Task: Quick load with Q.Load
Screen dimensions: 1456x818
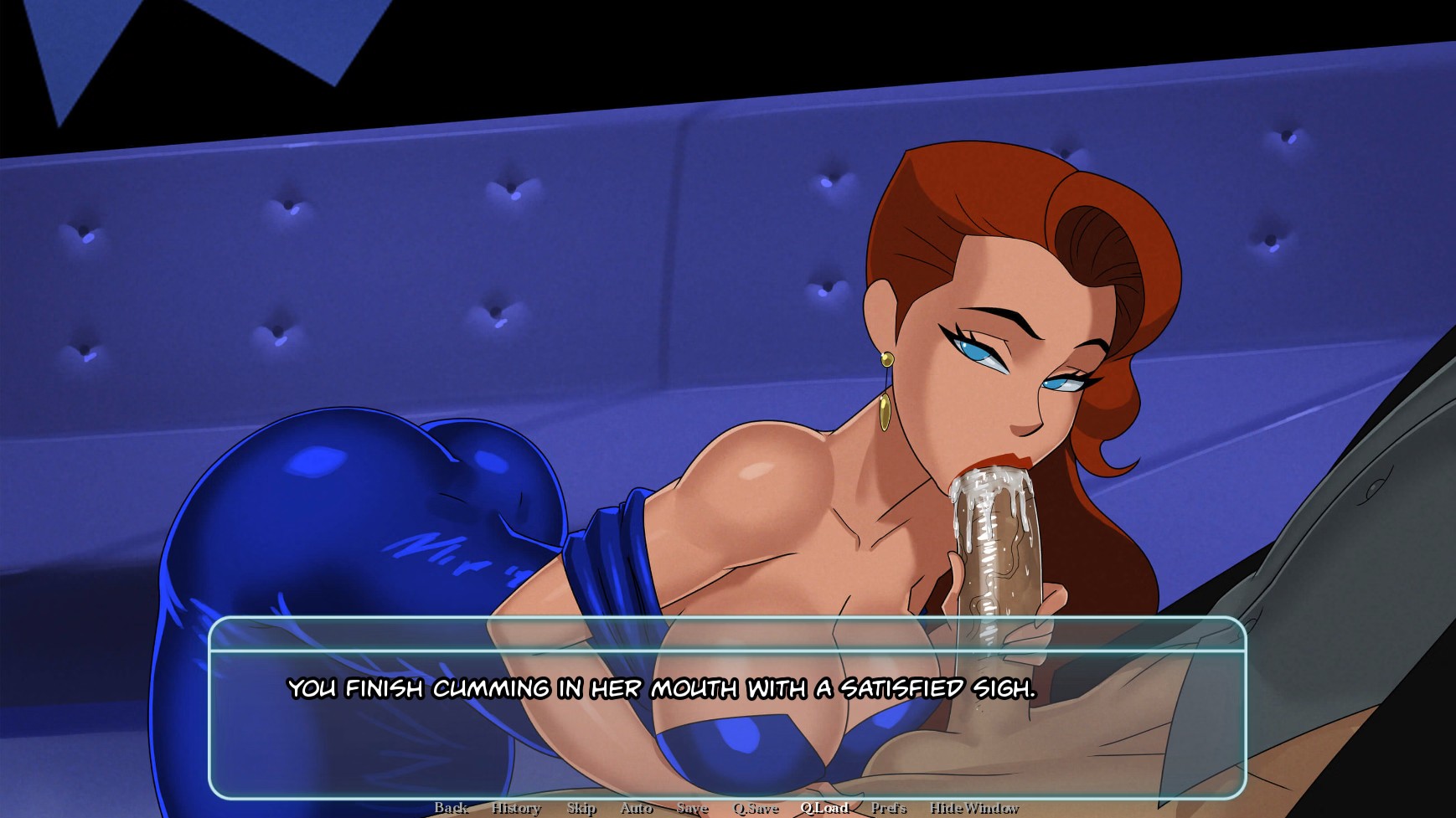Action: [x=824, y=808]
